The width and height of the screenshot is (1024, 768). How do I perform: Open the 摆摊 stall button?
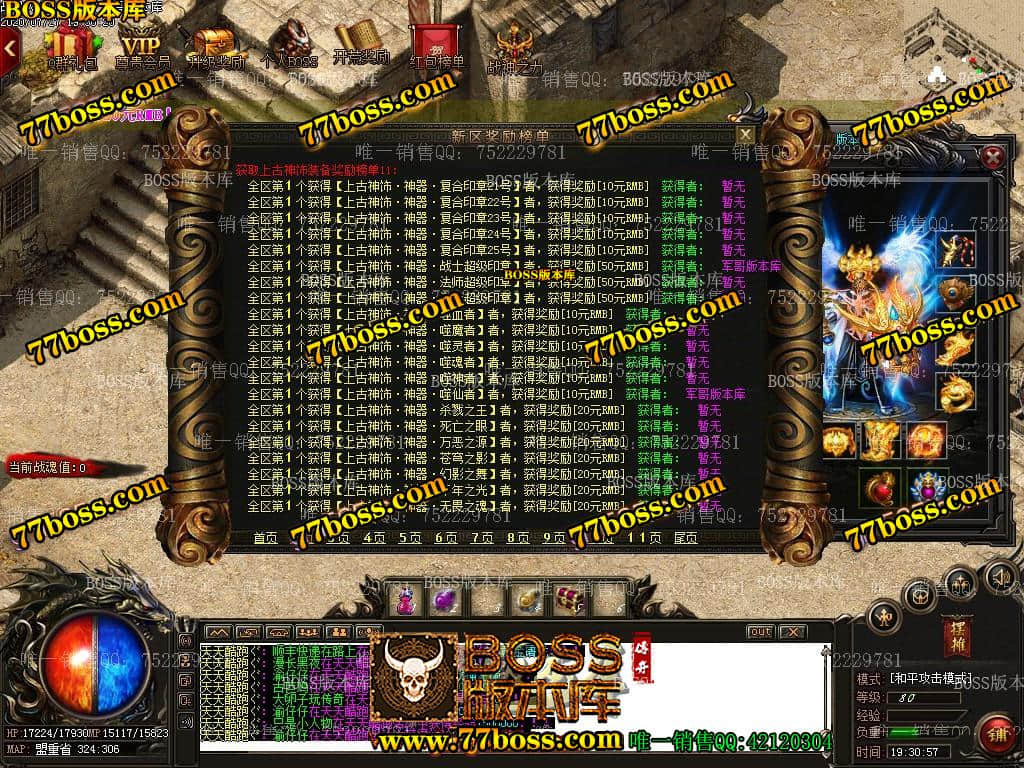click(955, 636)
